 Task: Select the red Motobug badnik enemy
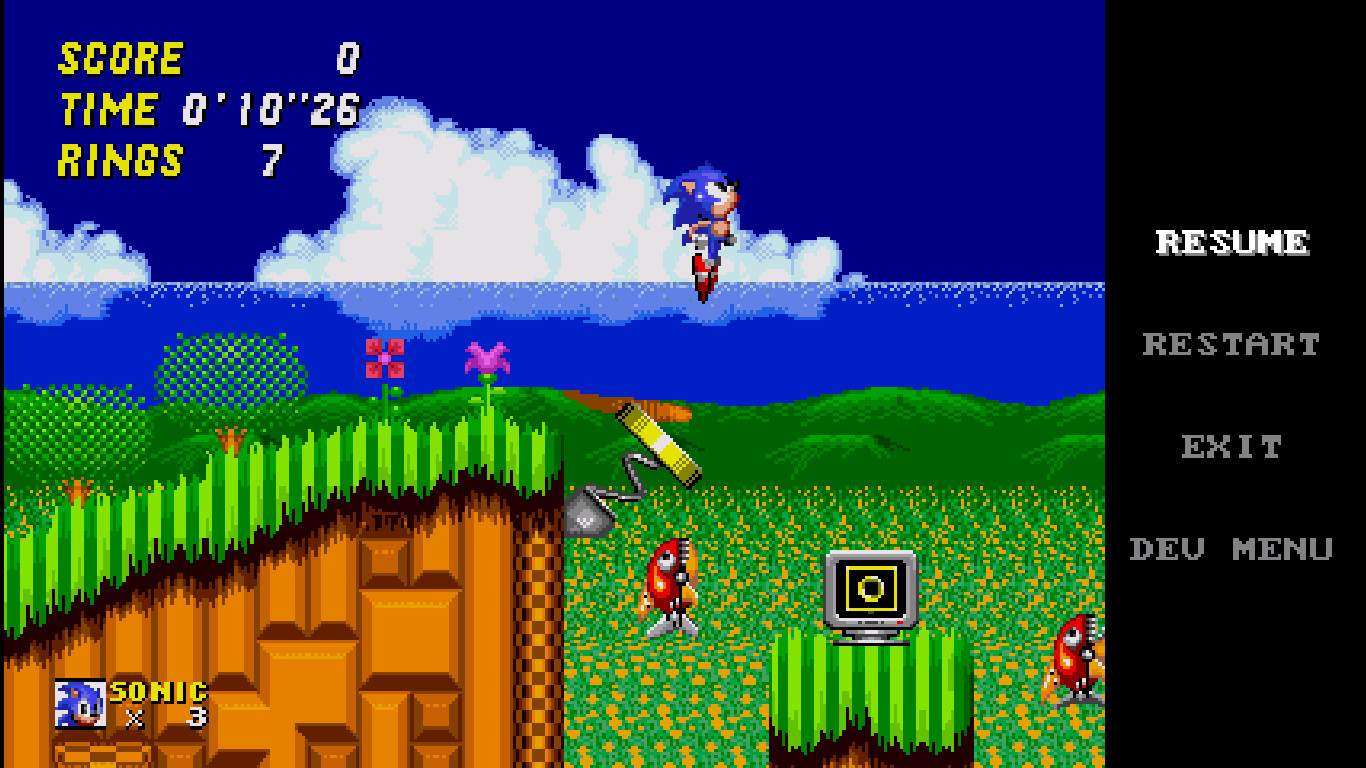click(670, 585)
